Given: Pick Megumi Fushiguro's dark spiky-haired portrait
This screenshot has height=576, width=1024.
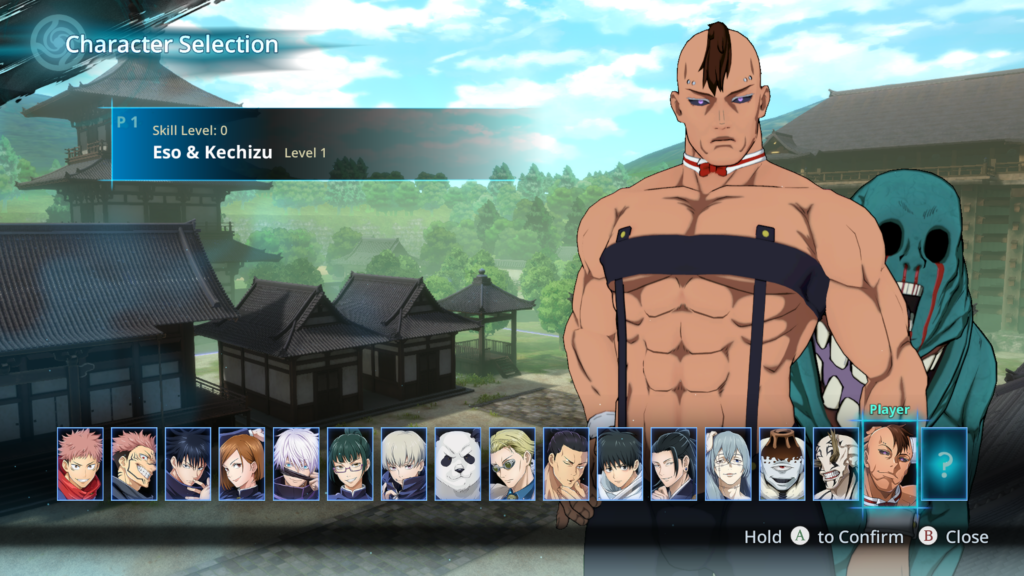Looking at the screenshot, I should coord(189,464).
